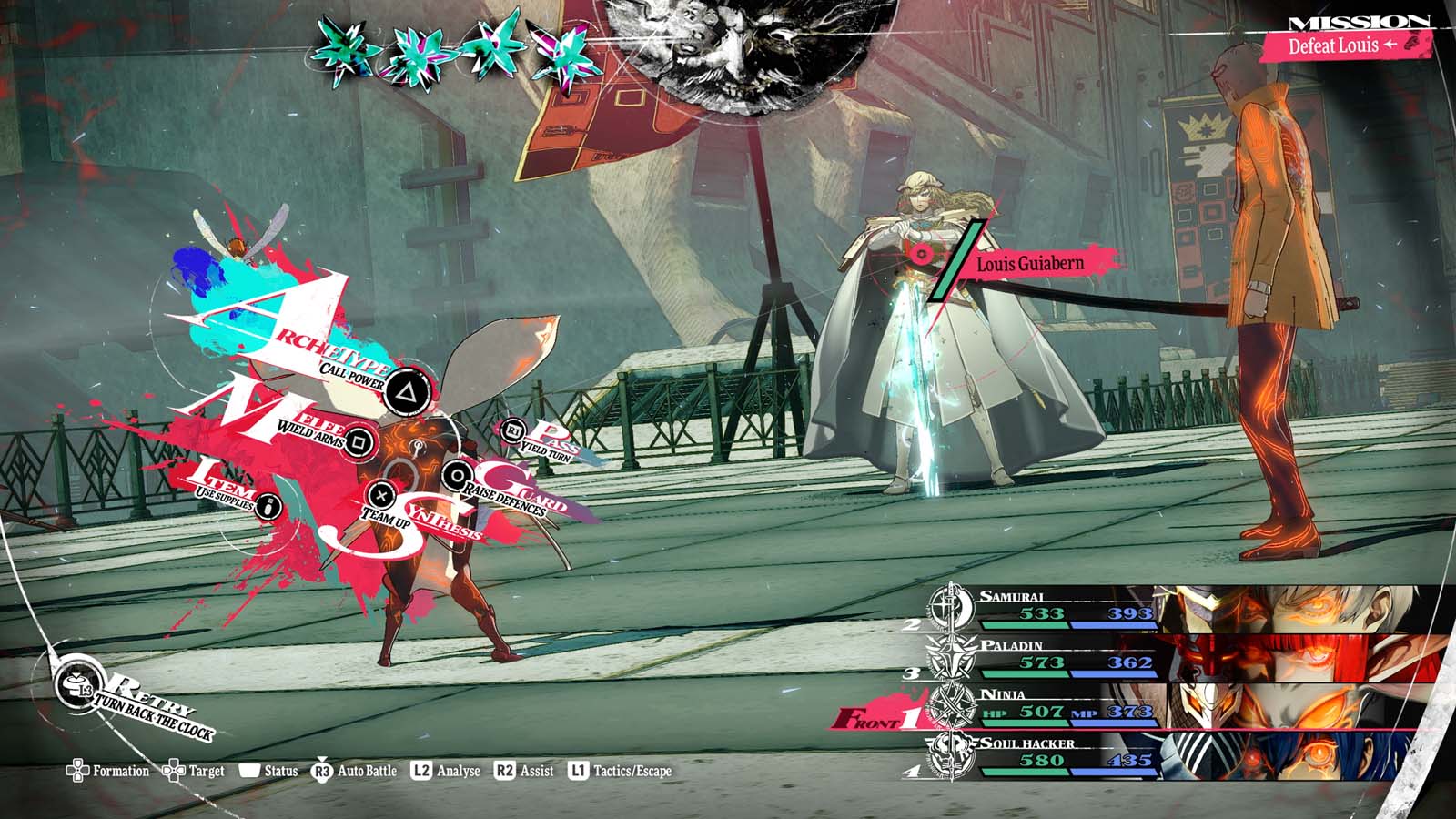The image size is (1456, 819).
Task: Select the Guard raise defences command
Action: [455, 474]
